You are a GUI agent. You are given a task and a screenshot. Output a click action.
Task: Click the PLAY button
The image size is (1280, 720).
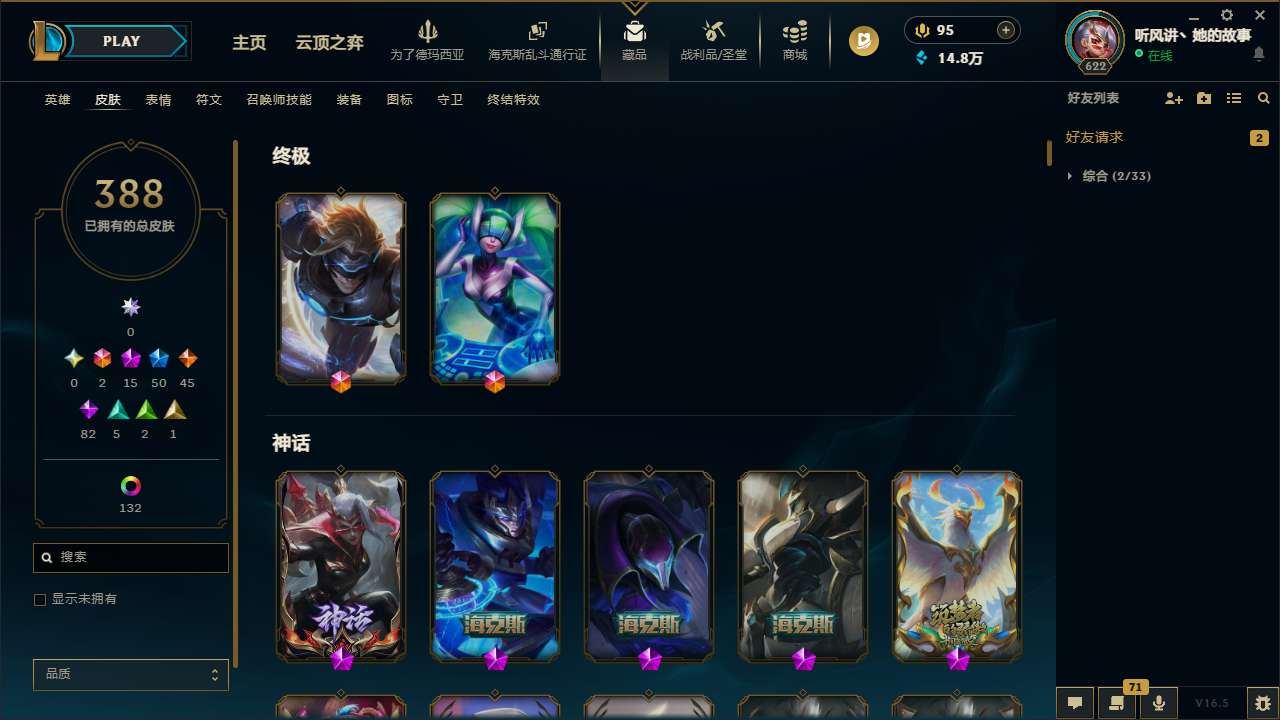pyautogui.click(x=121, y=41)
